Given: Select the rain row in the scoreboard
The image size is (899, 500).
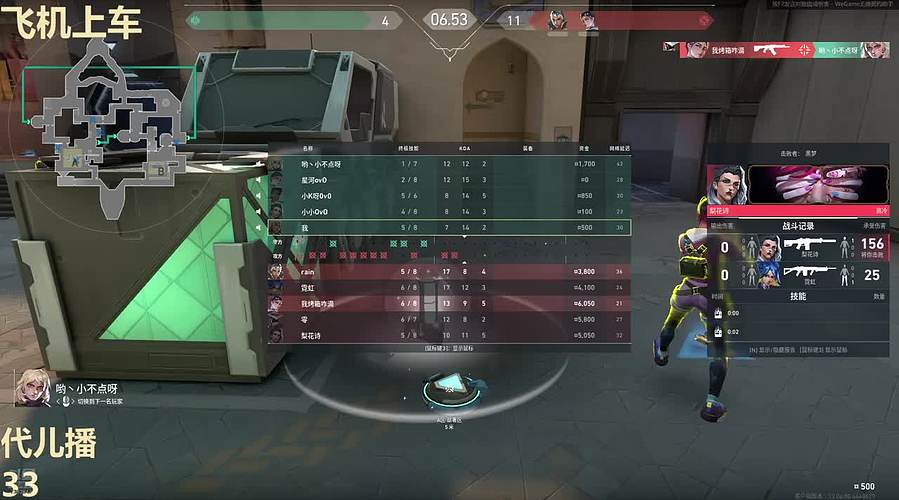Looking at the screenshot, I should pyautogui.click(x=450, y=271).
